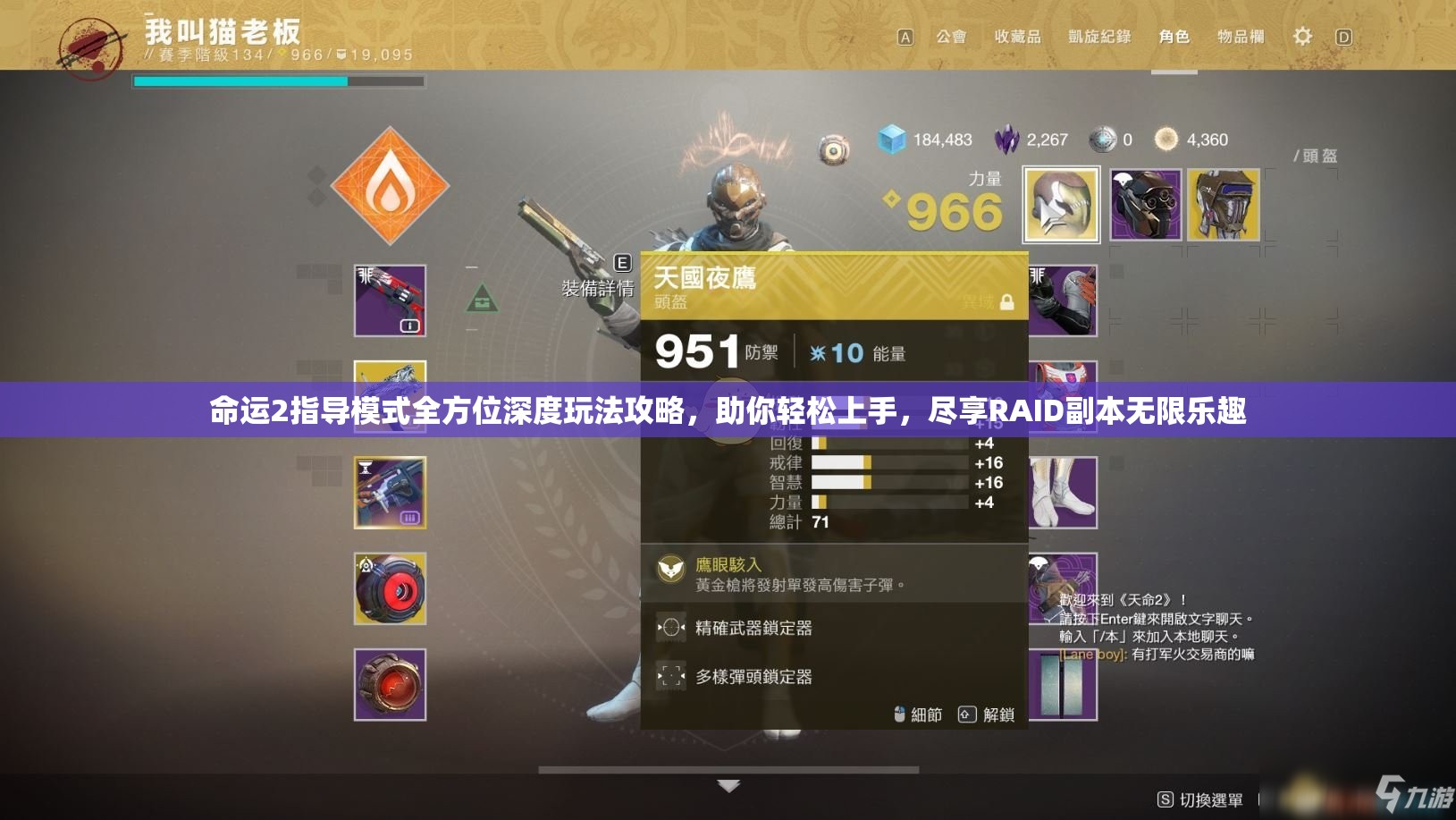Select the hand cannon in kinetic slot
Screen dimensions: 1456x820
391,300
